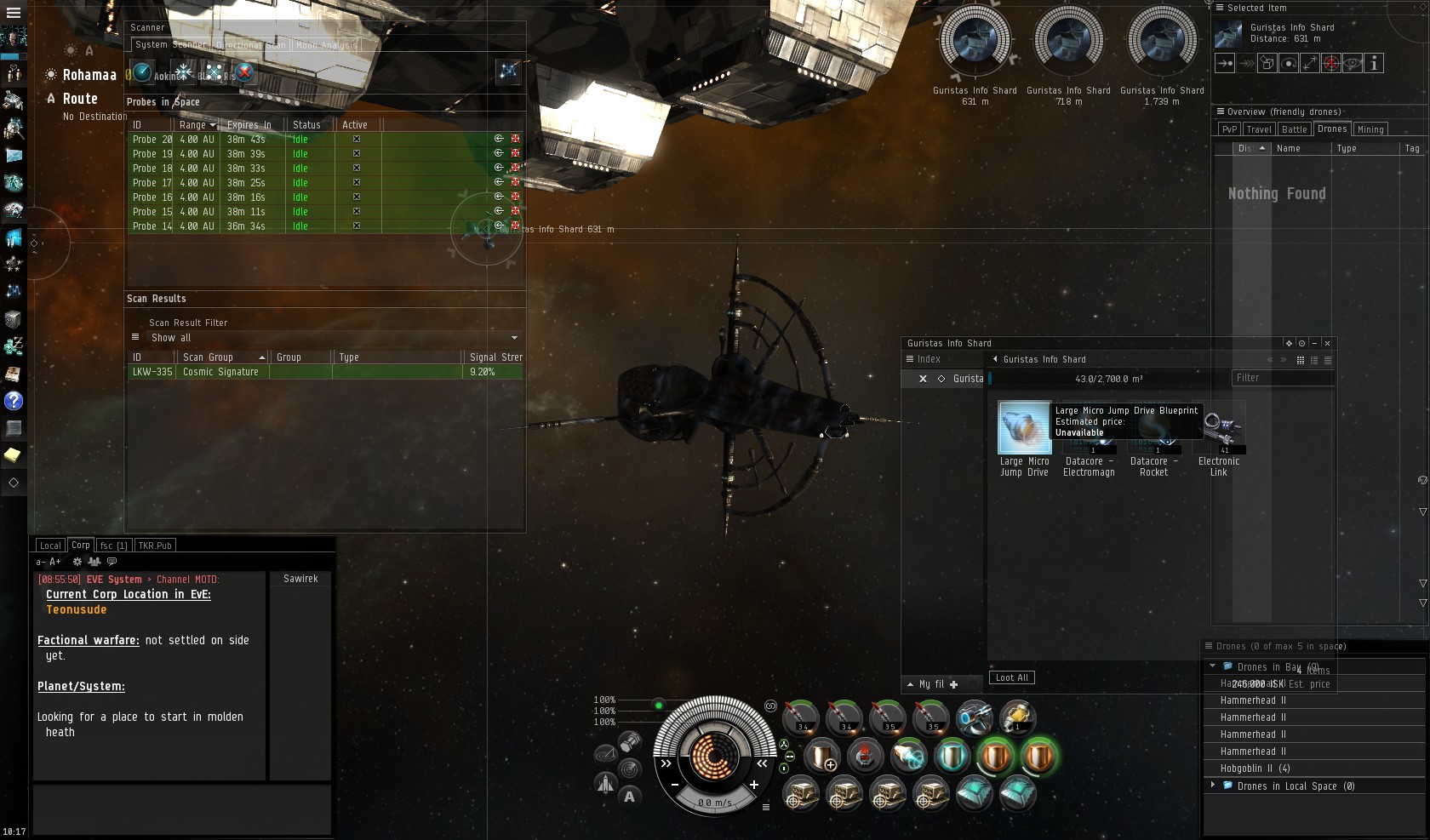Select the Hobgoblin II drone group
The height and width of the screenshot is (840, 1430).
click(1256, 769)
